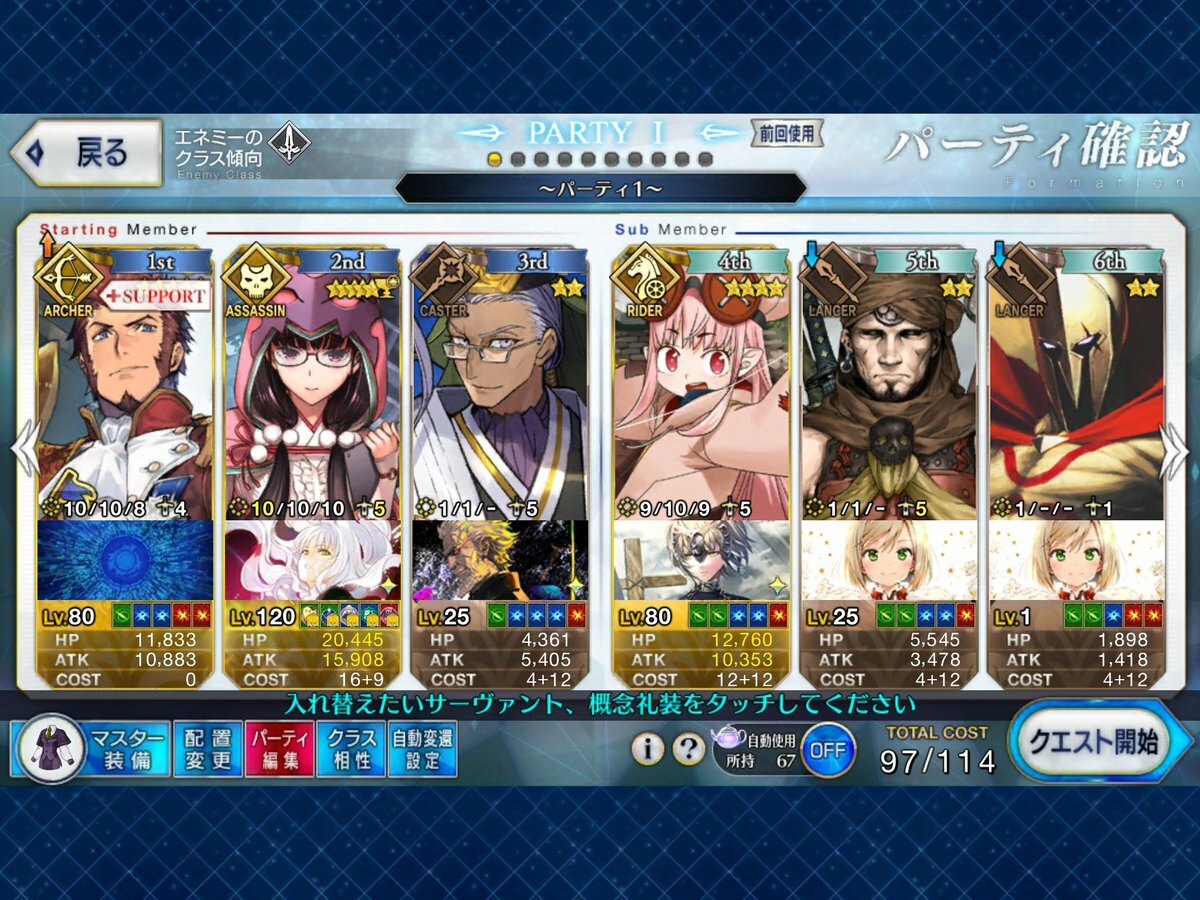Go back with the 戻る button

coord(87,153)
